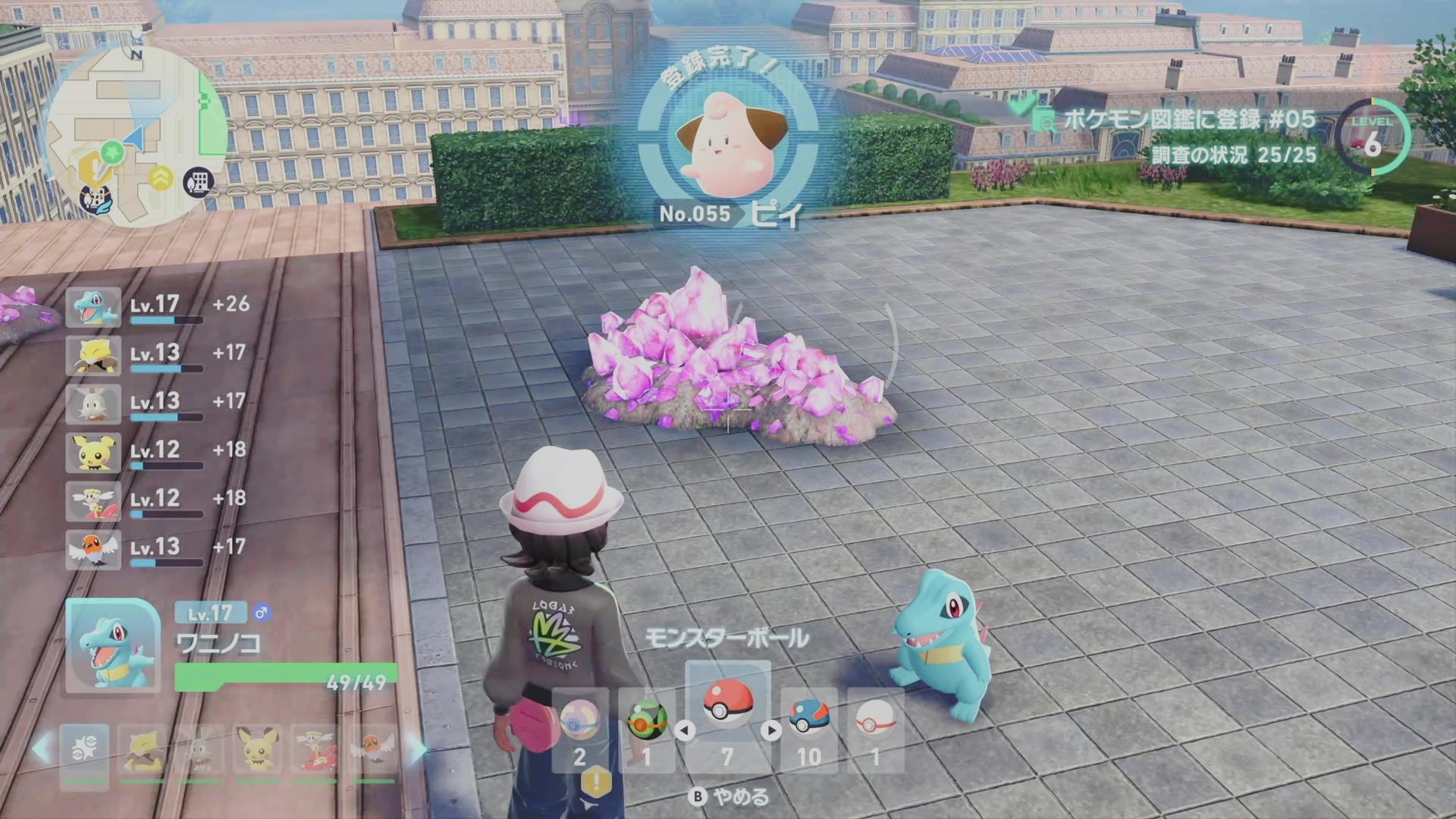Choose the Great Ball slot
This screenshot has height=819, width=1456.
[x=808, y=723]
